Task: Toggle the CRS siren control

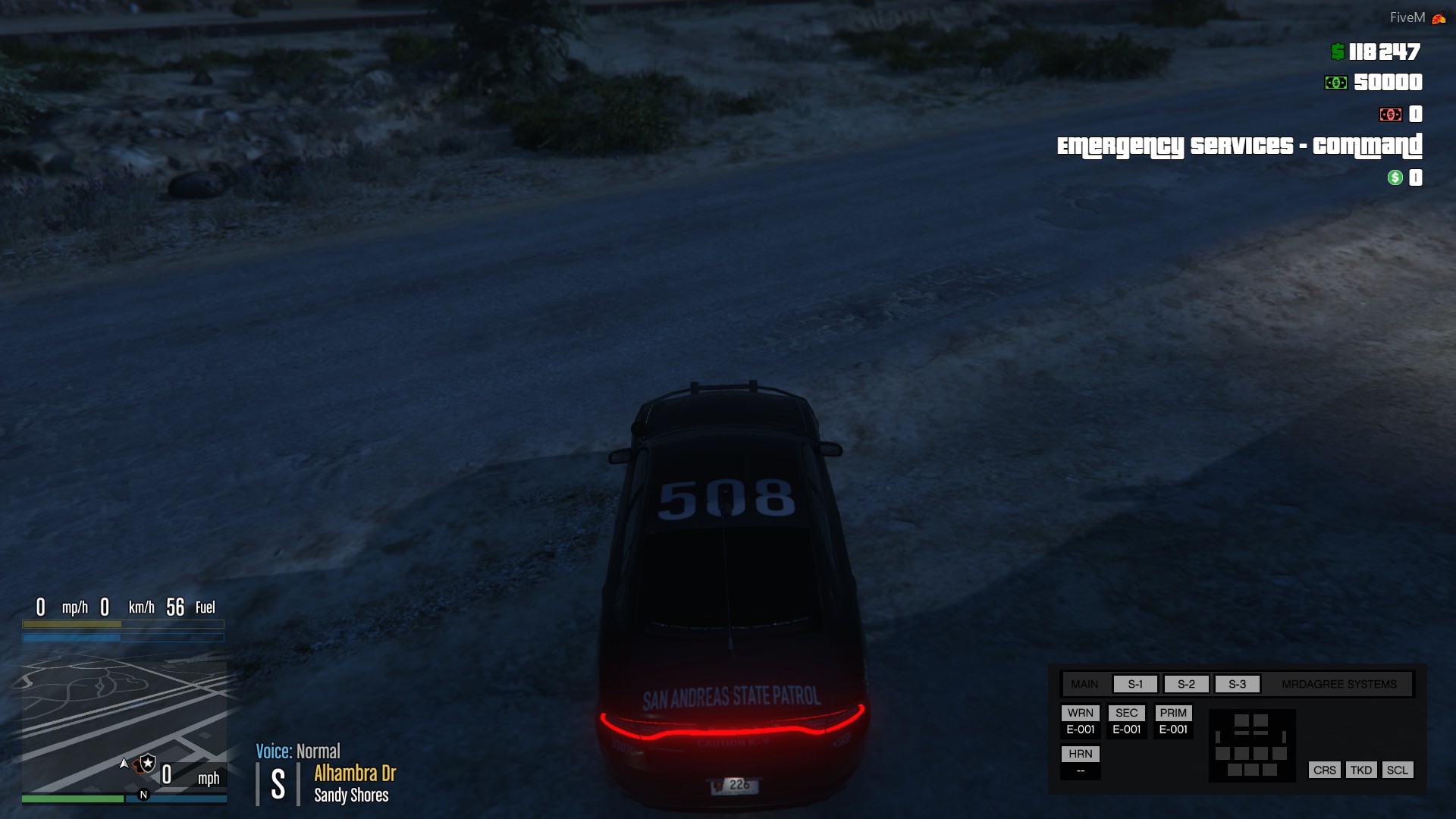Action: [x=1324, y=770]
